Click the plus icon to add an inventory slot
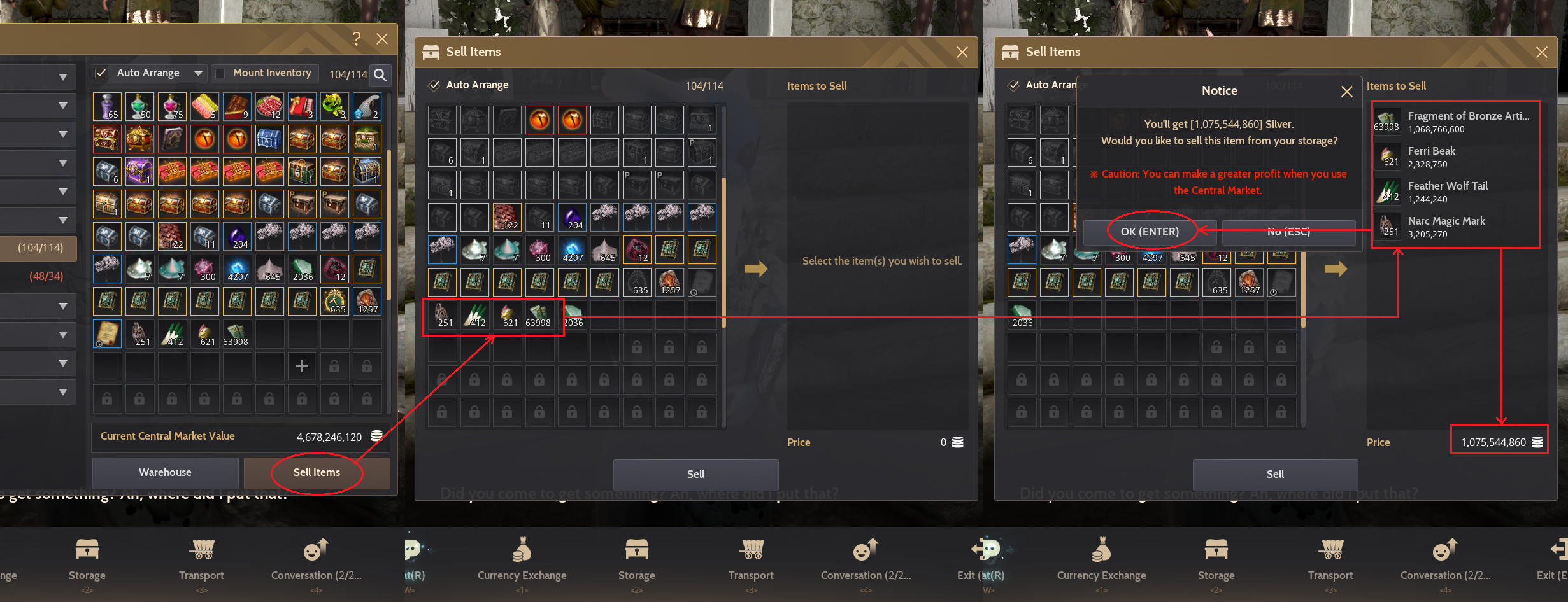The image size is (1568, 602). pyautogui.click(x=301, y=366)
